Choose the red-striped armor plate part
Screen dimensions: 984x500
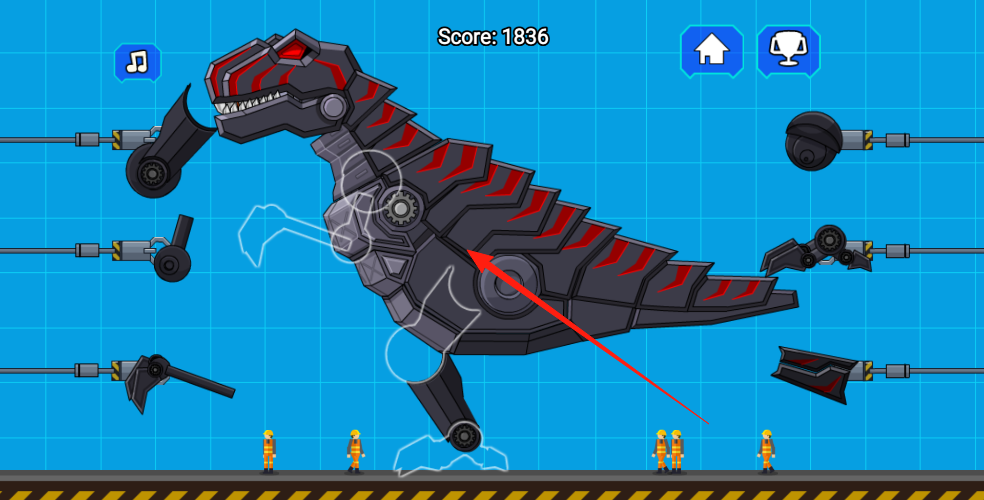pyautogui.click(x=816, y=373)
